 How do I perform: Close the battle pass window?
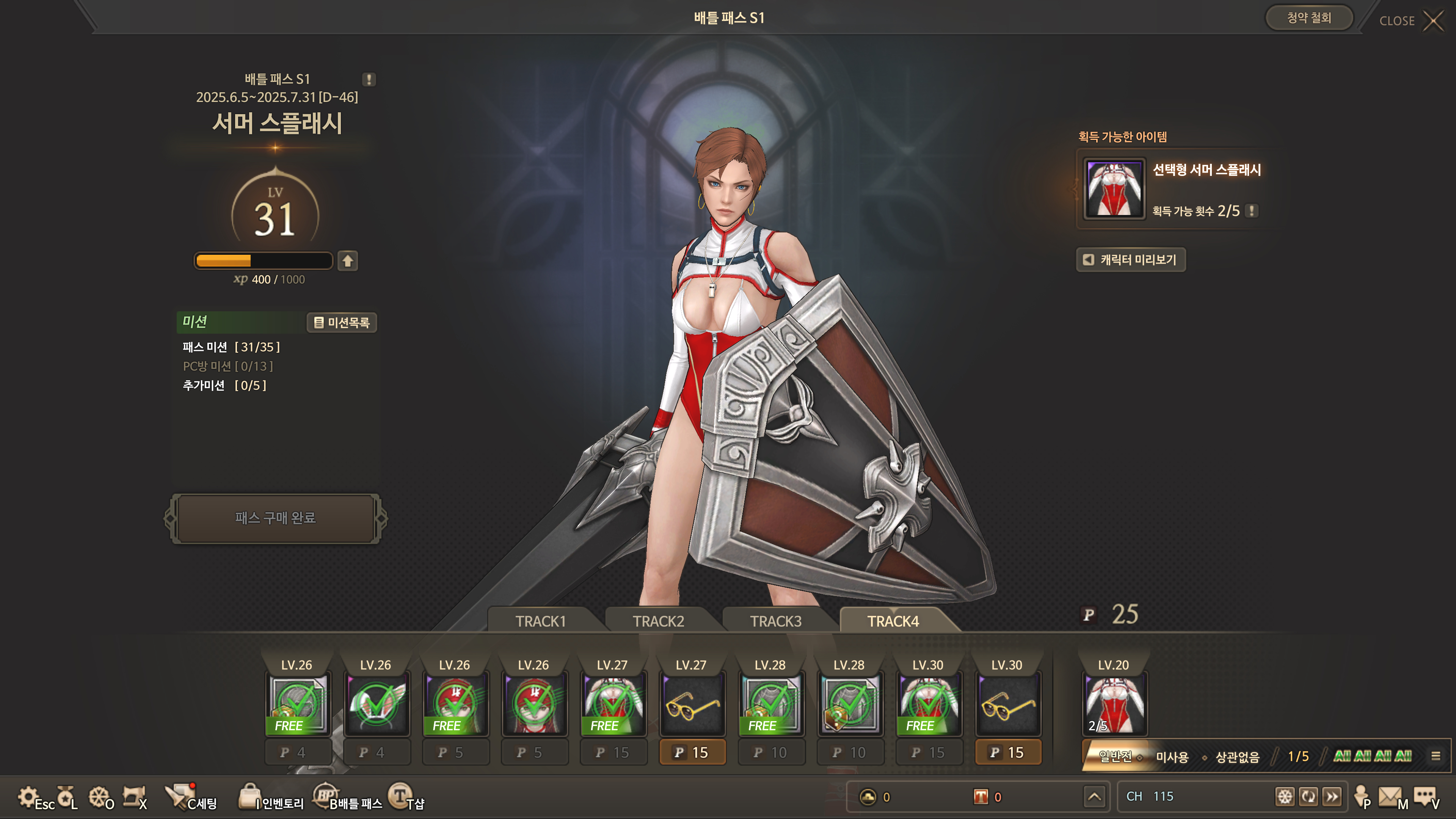(1433, 21)
